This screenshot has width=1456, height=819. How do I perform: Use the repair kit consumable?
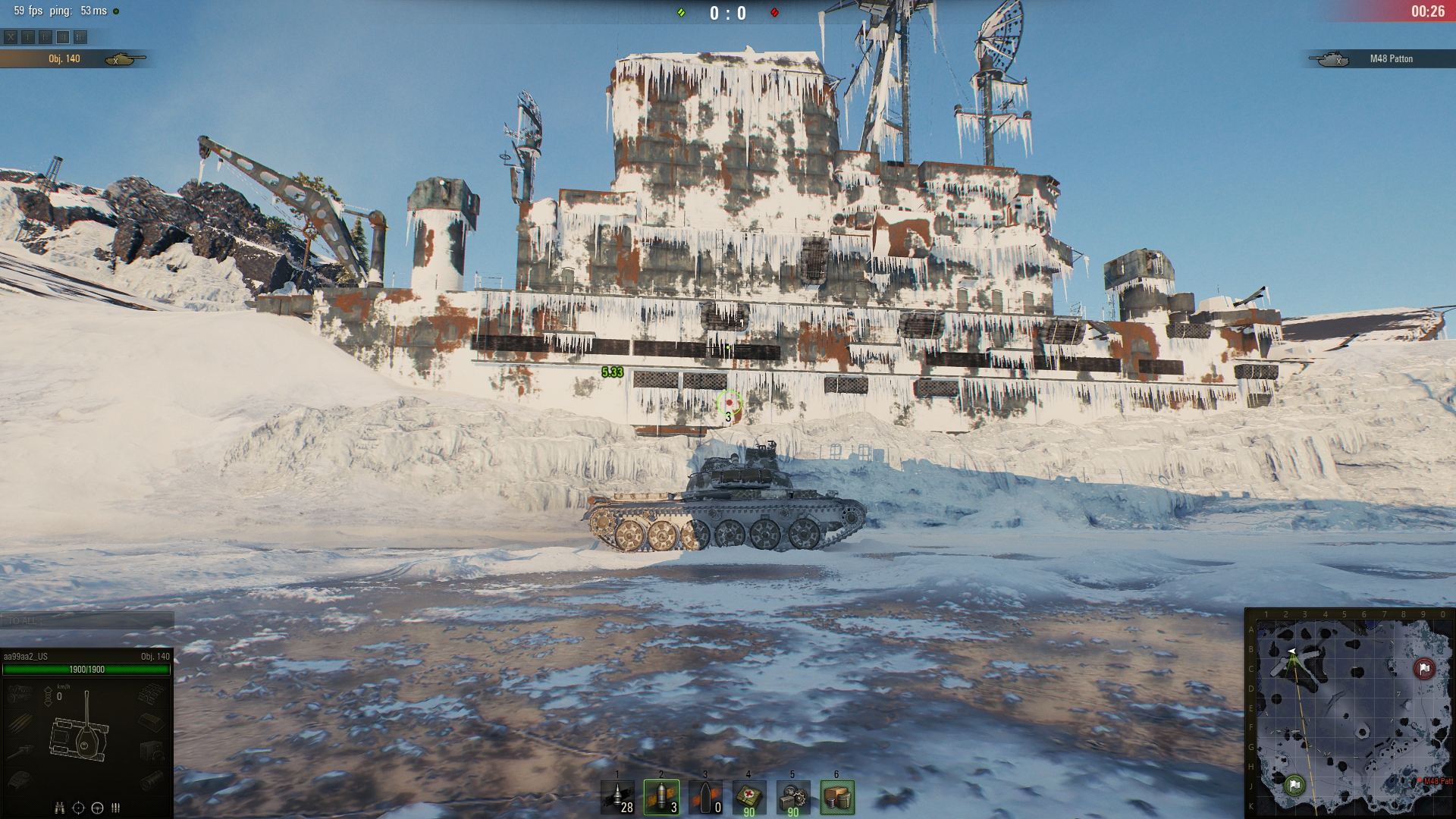pos(793,797)
